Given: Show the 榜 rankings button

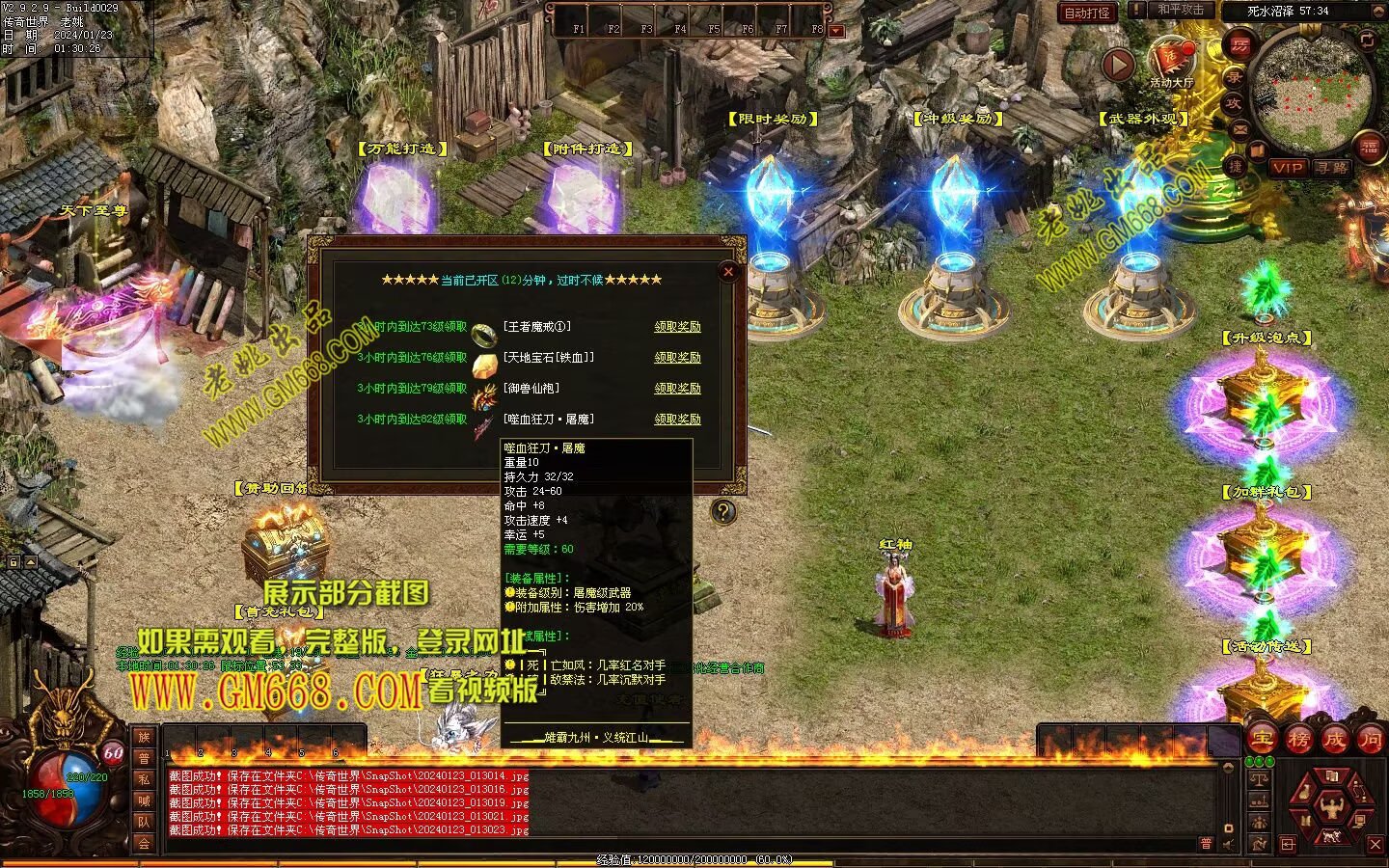Looking at the screenshot, I should click(1298, 740).
